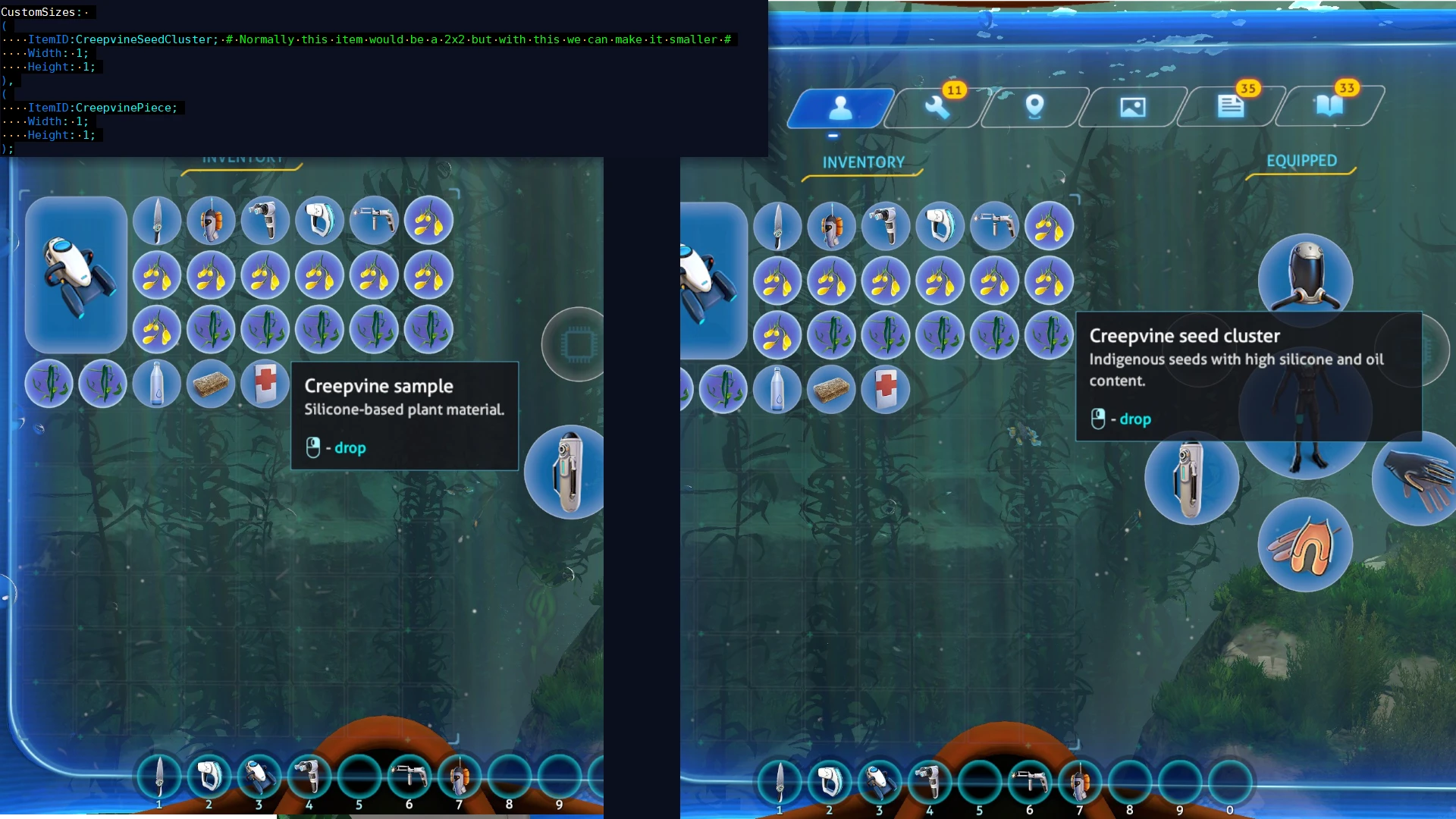This screenshot has width=1456, height=819.
Task: Click the computer chip inventory slot
Action: tap(575, 344)
